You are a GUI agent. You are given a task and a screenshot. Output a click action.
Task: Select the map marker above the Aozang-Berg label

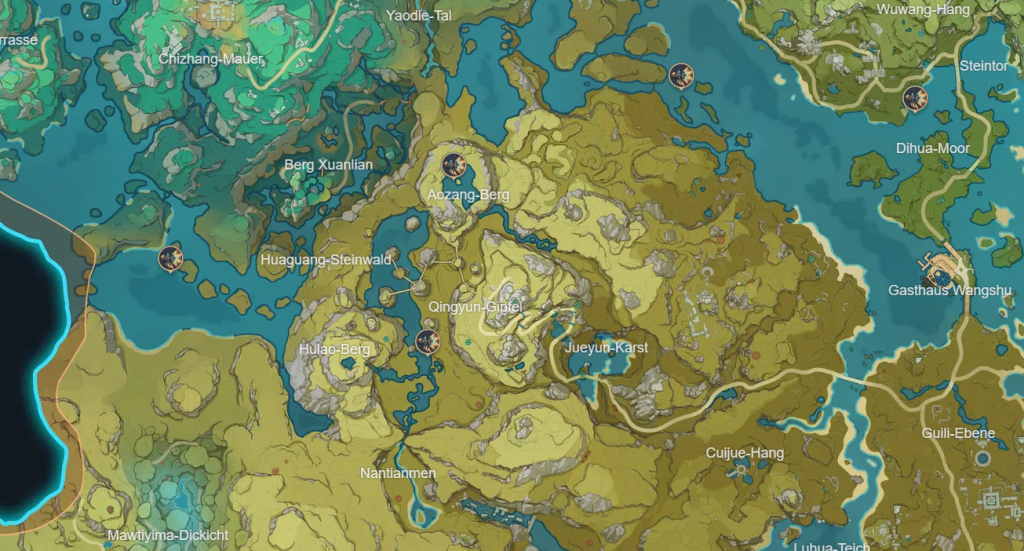pos(455,164)
